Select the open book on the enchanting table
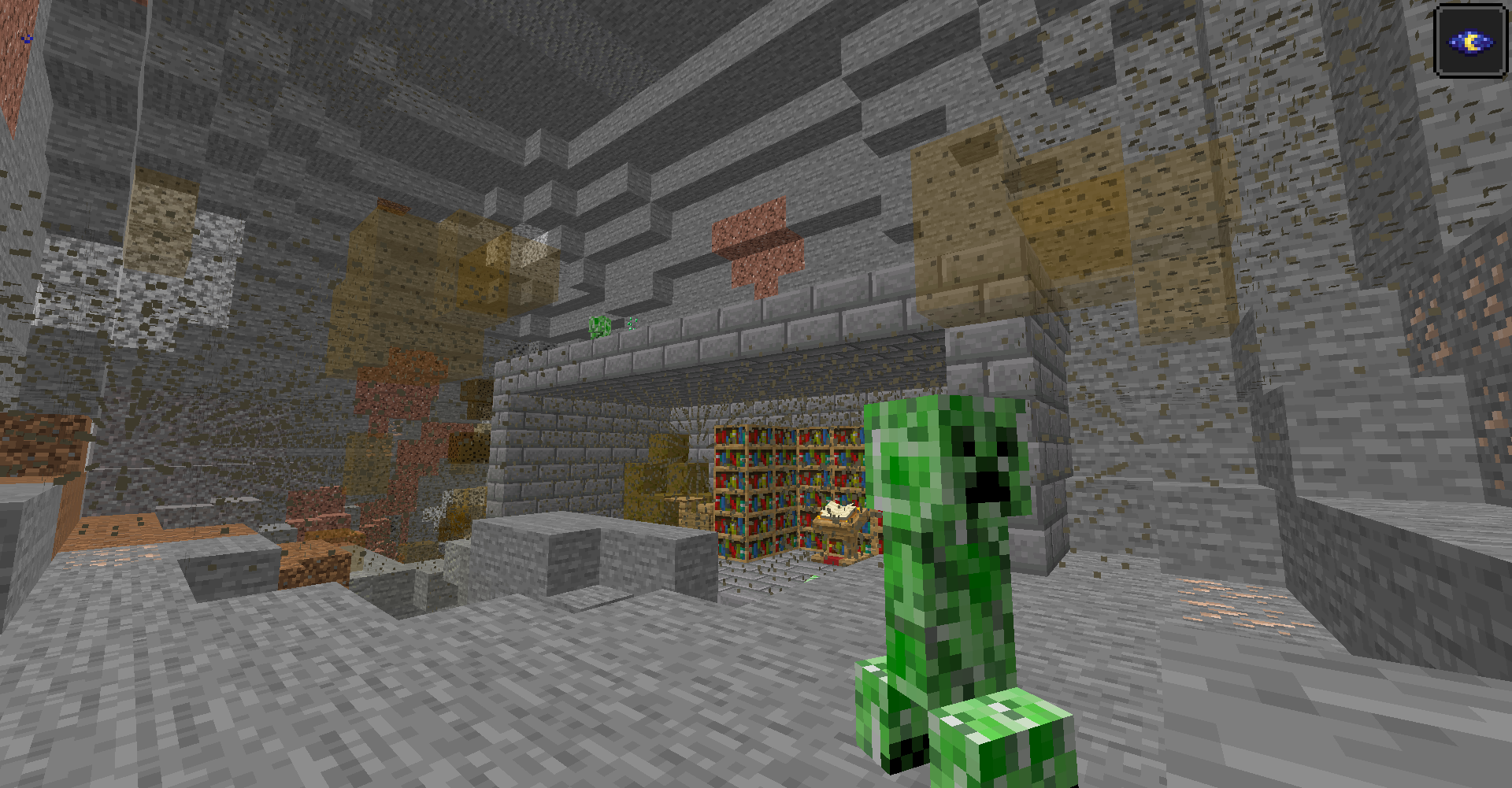 click(836, 510)
